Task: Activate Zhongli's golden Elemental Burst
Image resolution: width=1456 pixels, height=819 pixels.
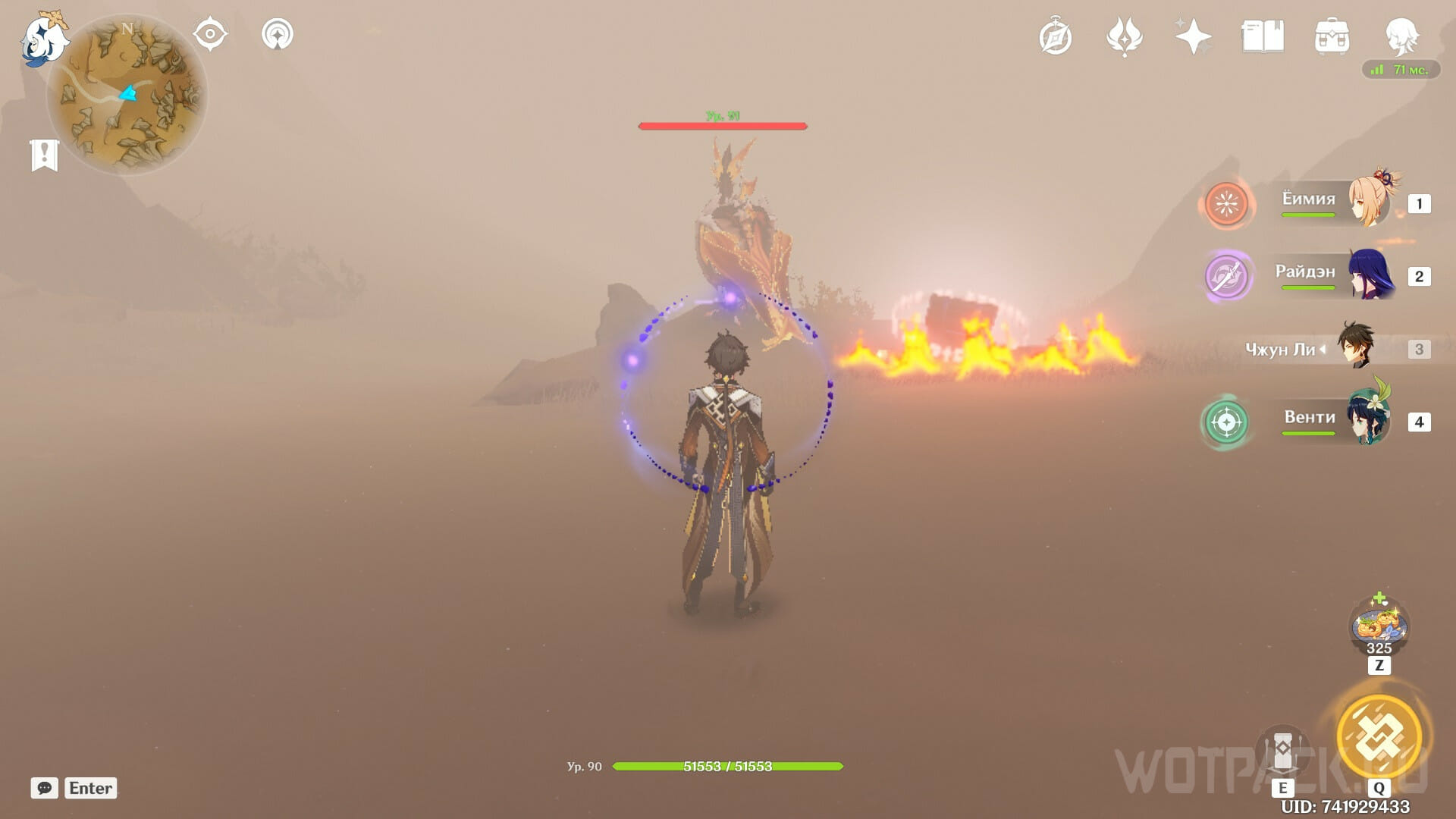Action: [1379, 736]
